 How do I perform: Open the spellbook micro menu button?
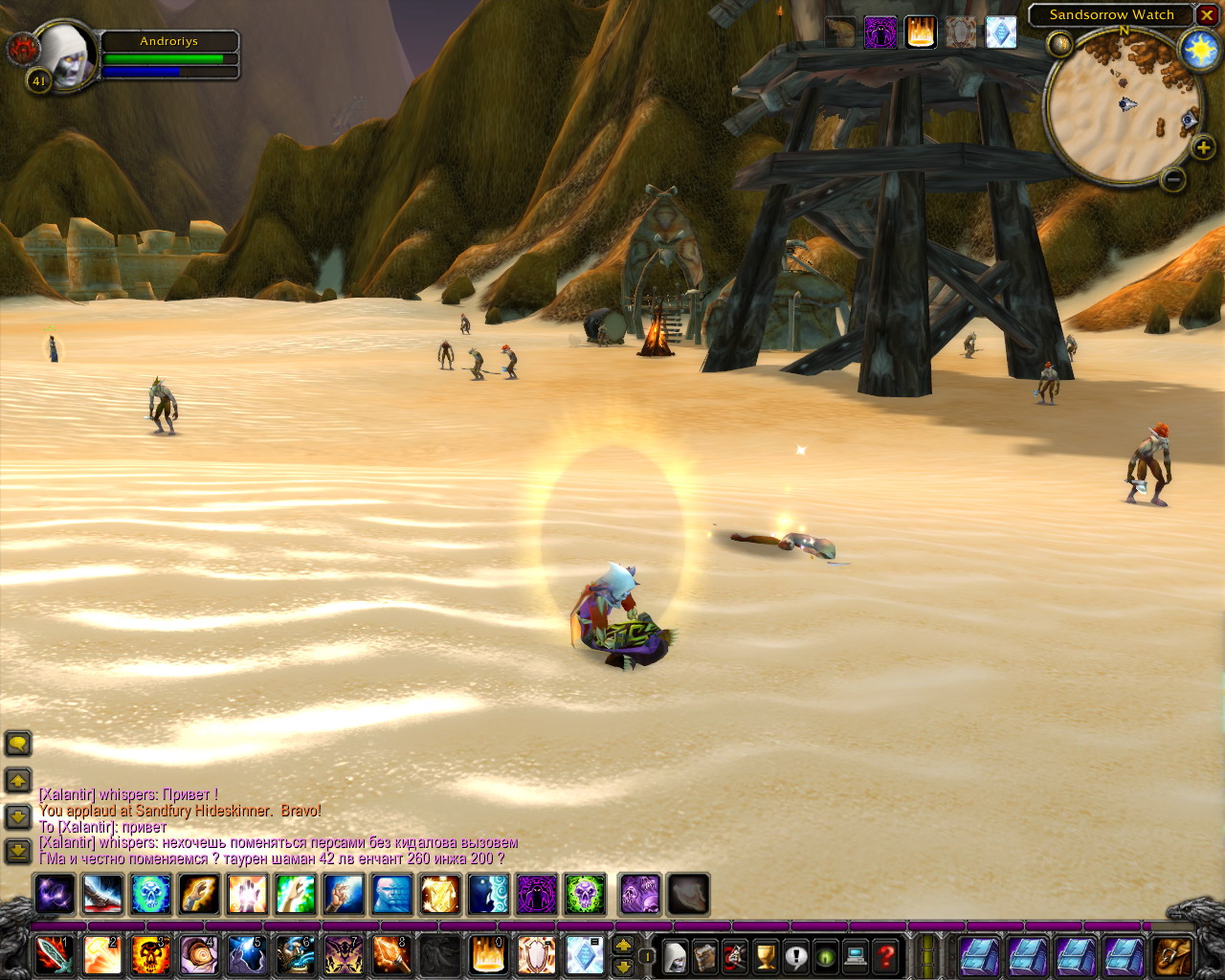(x=705, y=956)
